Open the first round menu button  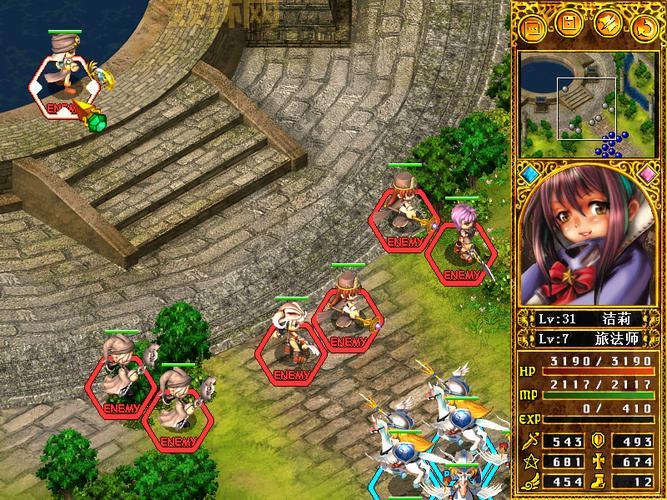[534, 26]
